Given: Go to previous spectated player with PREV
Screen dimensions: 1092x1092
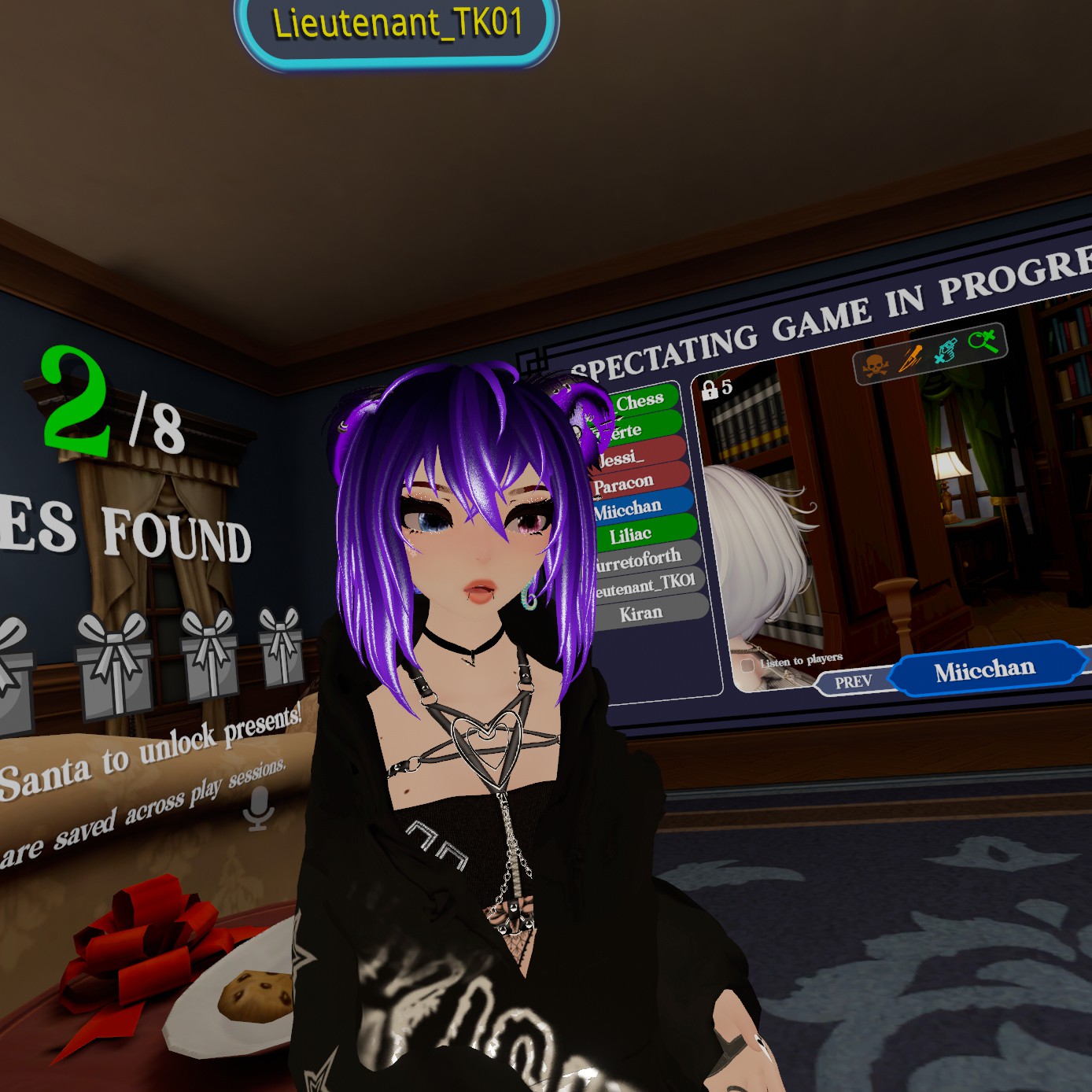Looking at the screenshot, I should (x=853, y=681).
